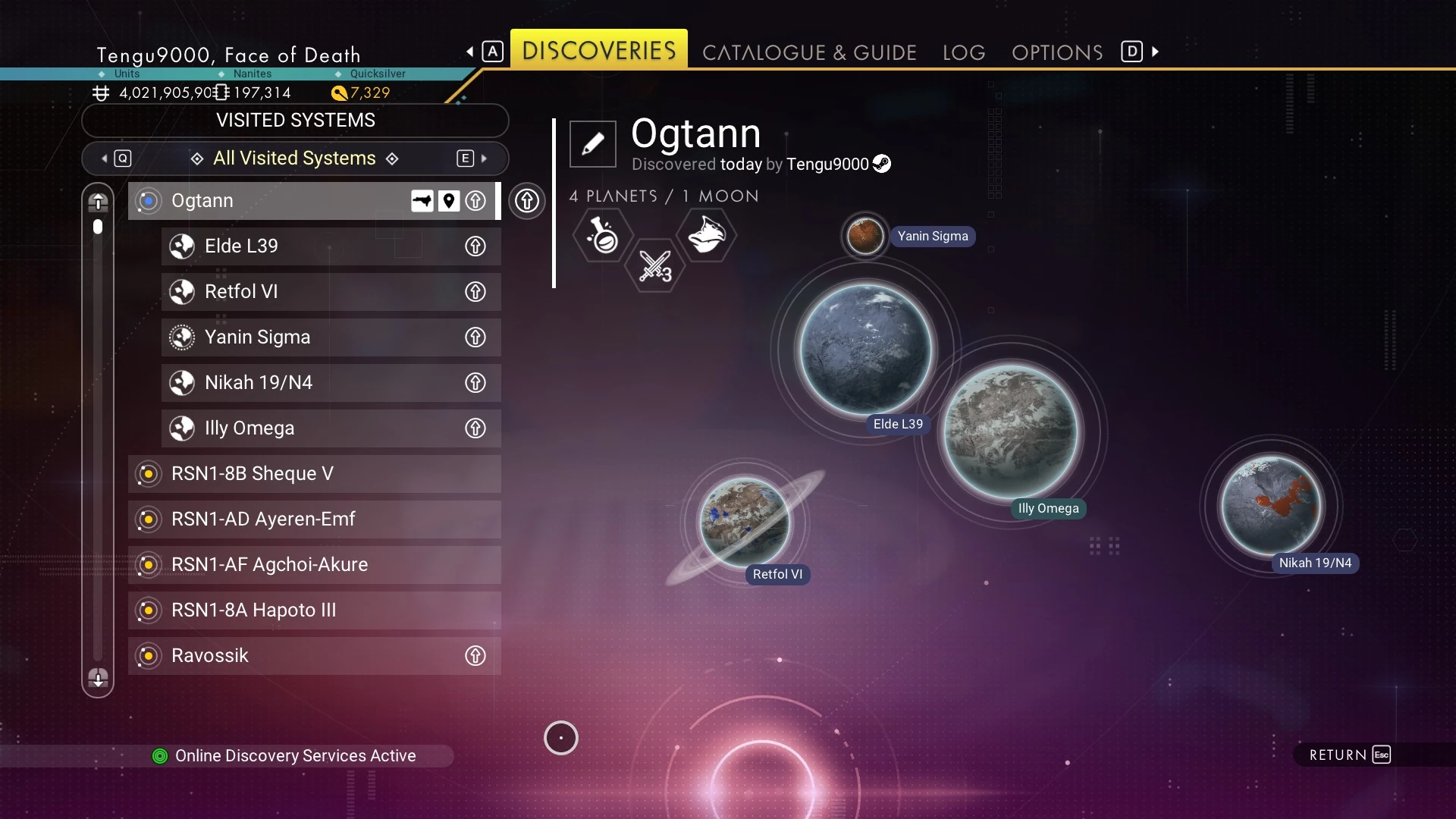The height and width of the screenshot is (819, 1456).
Task: Select Retfol VI planet entry
Action: 318,292
